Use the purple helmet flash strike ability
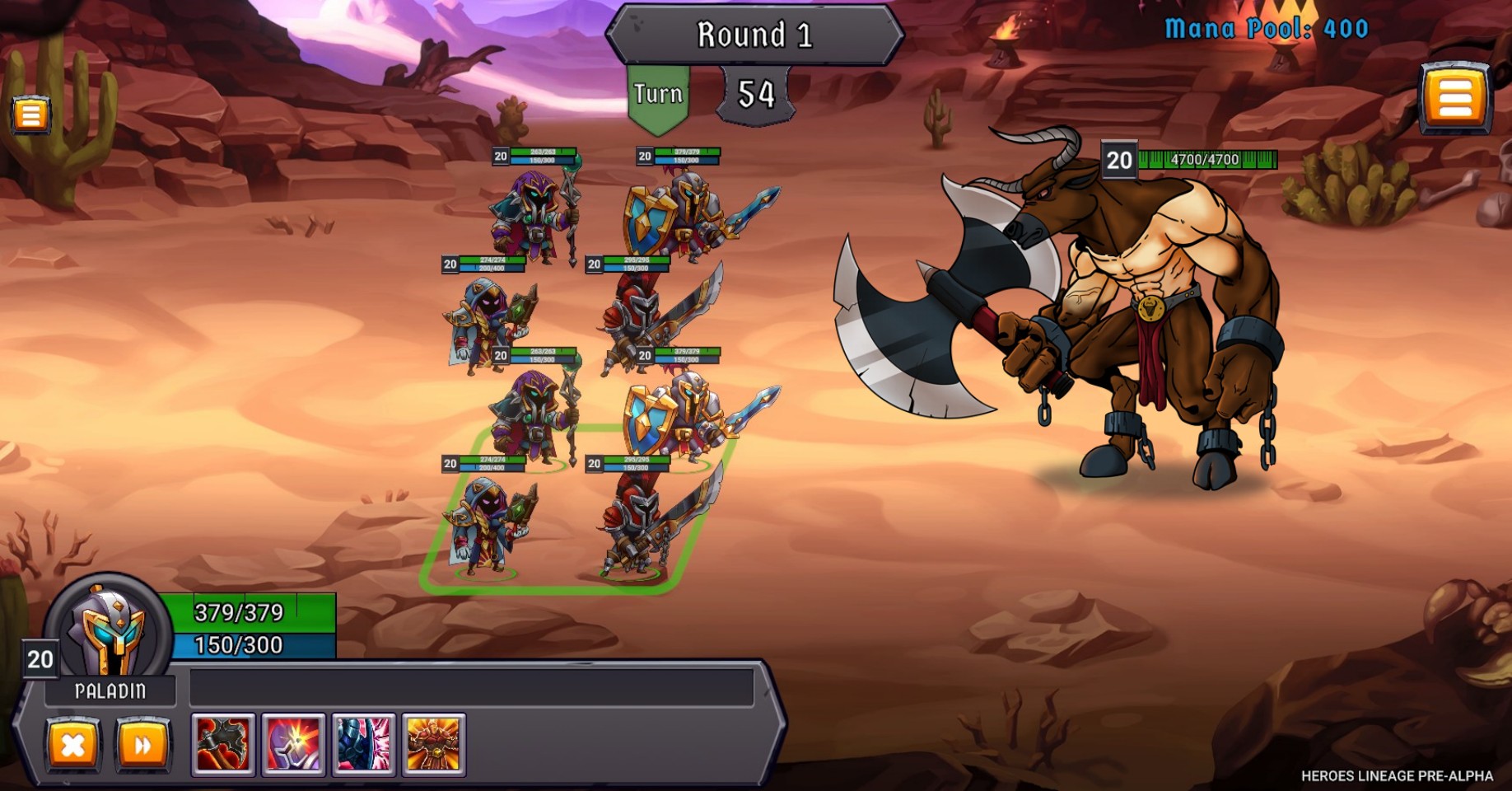1512x791 pixels. [x=293, y=745]
